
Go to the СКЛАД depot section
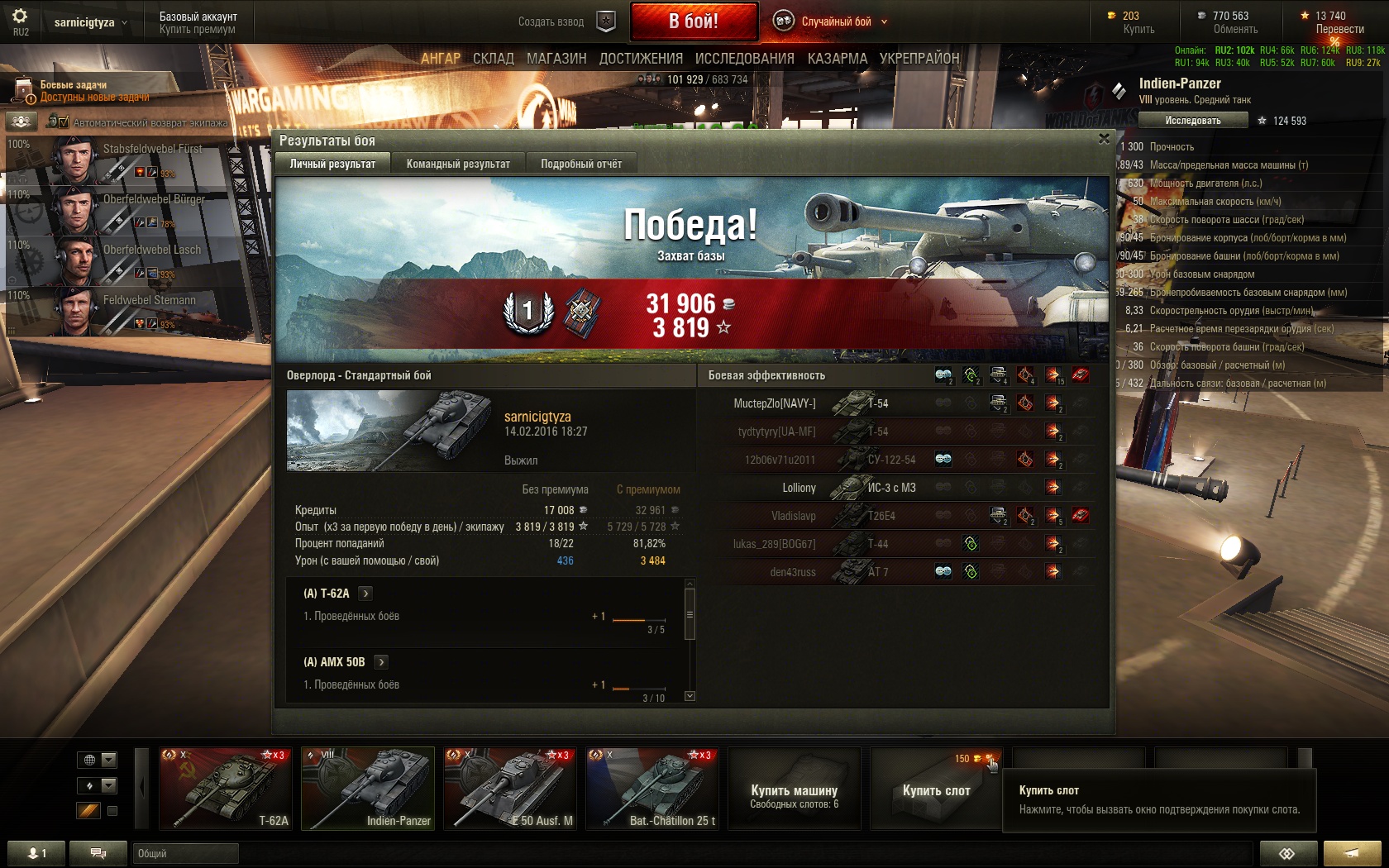click(x=493, y=59)
